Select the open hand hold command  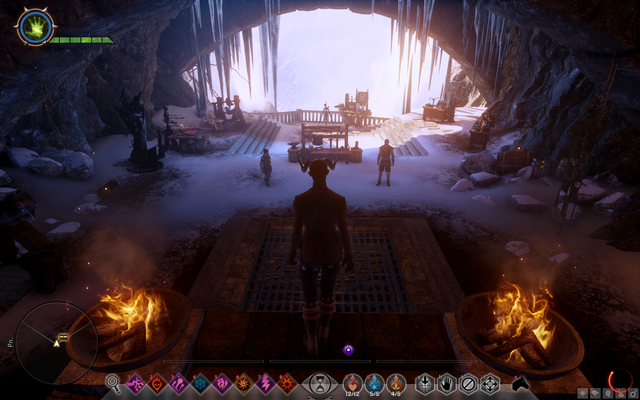[446, 383]
